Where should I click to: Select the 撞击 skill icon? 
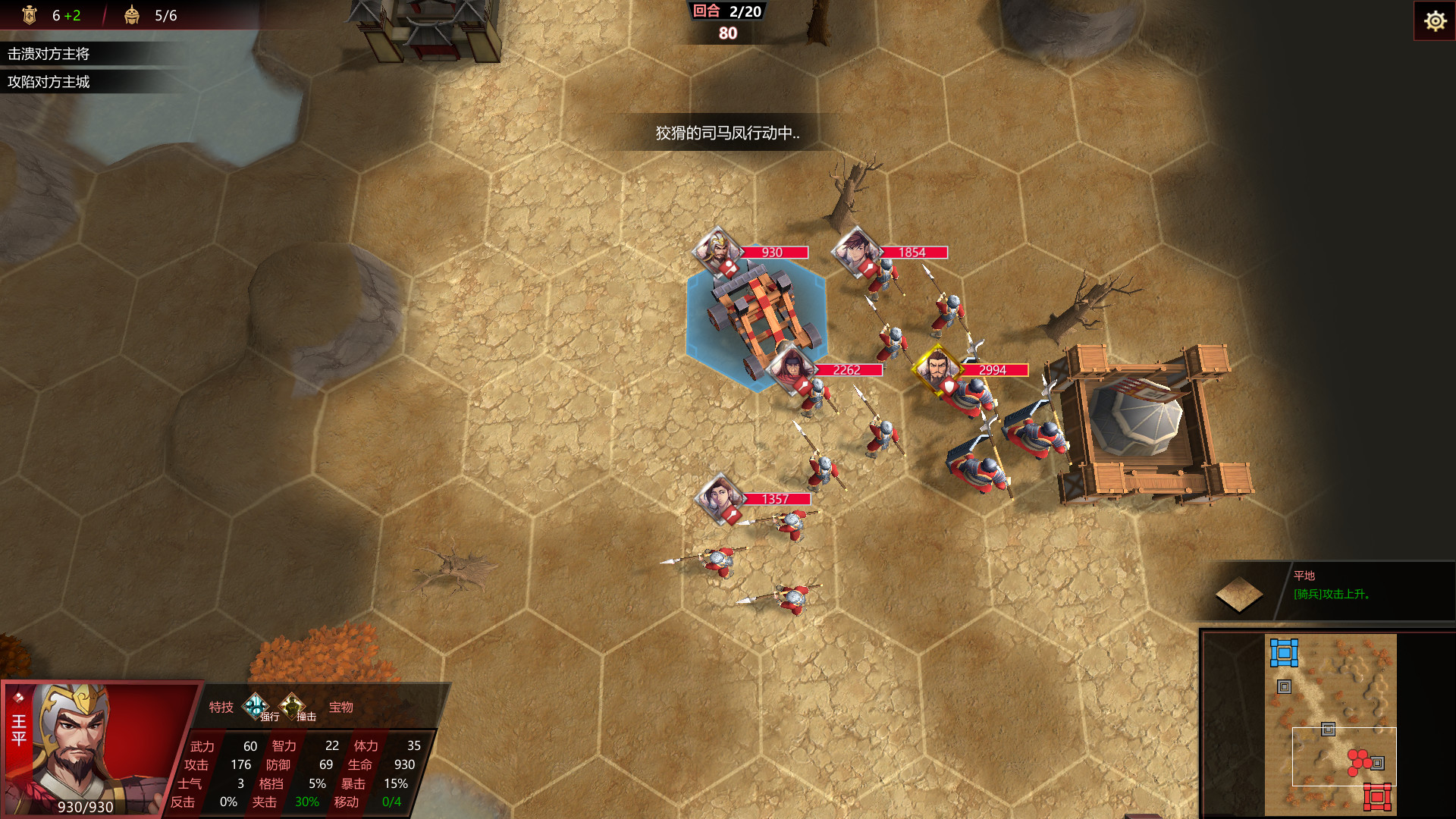point(291,705)
